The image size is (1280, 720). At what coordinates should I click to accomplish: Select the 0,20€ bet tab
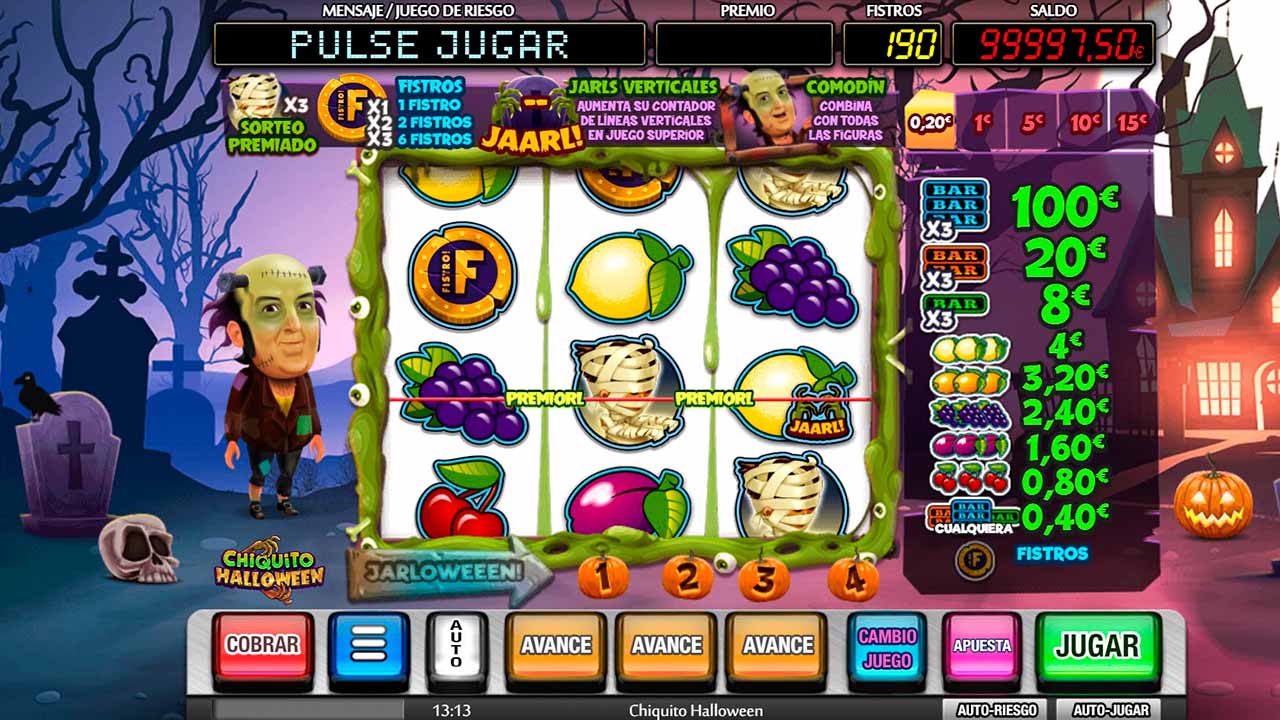pos(930,123)
